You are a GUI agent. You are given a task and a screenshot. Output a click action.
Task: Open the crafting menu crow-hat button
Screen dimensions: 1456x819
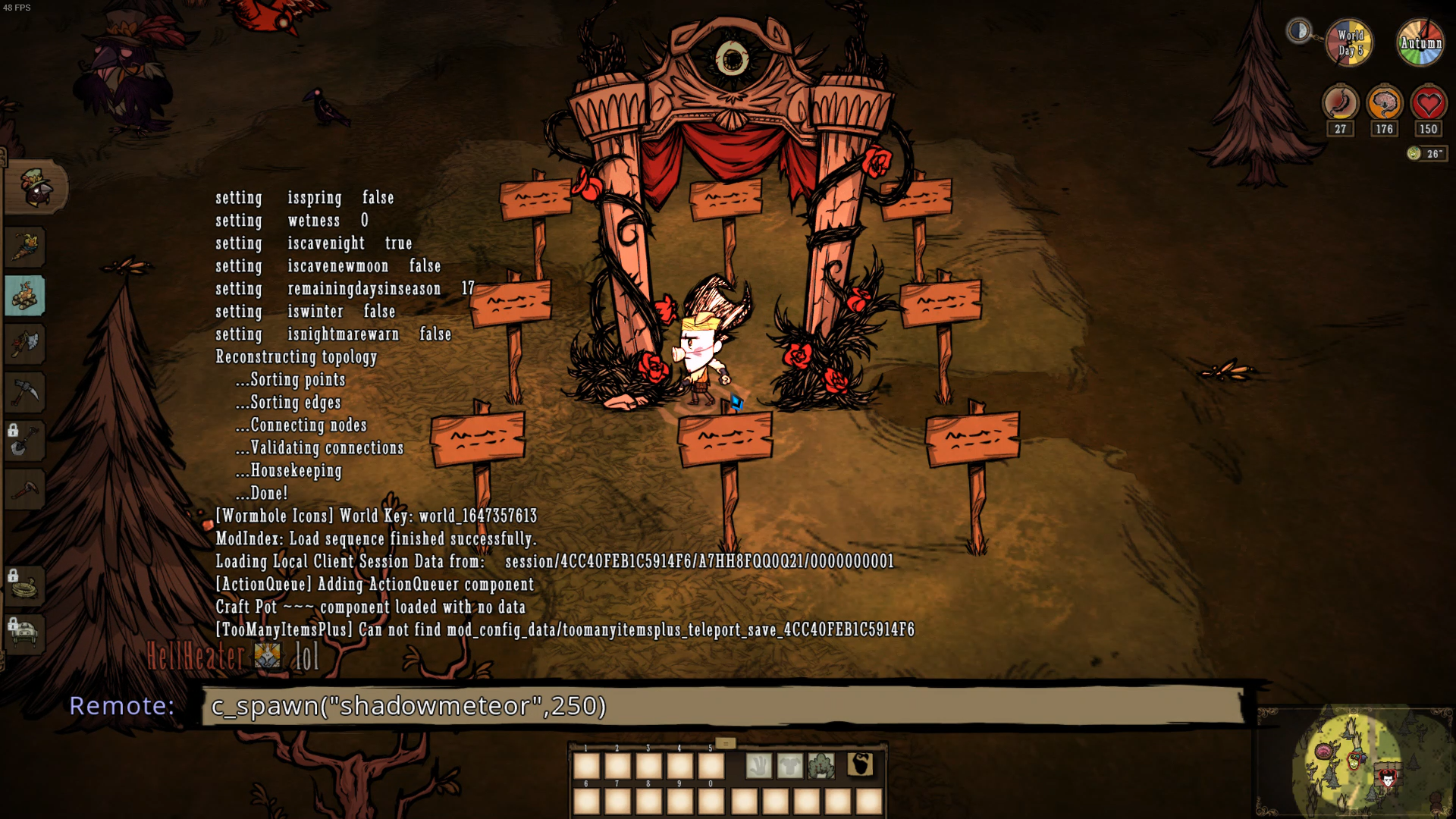[36, 187]
